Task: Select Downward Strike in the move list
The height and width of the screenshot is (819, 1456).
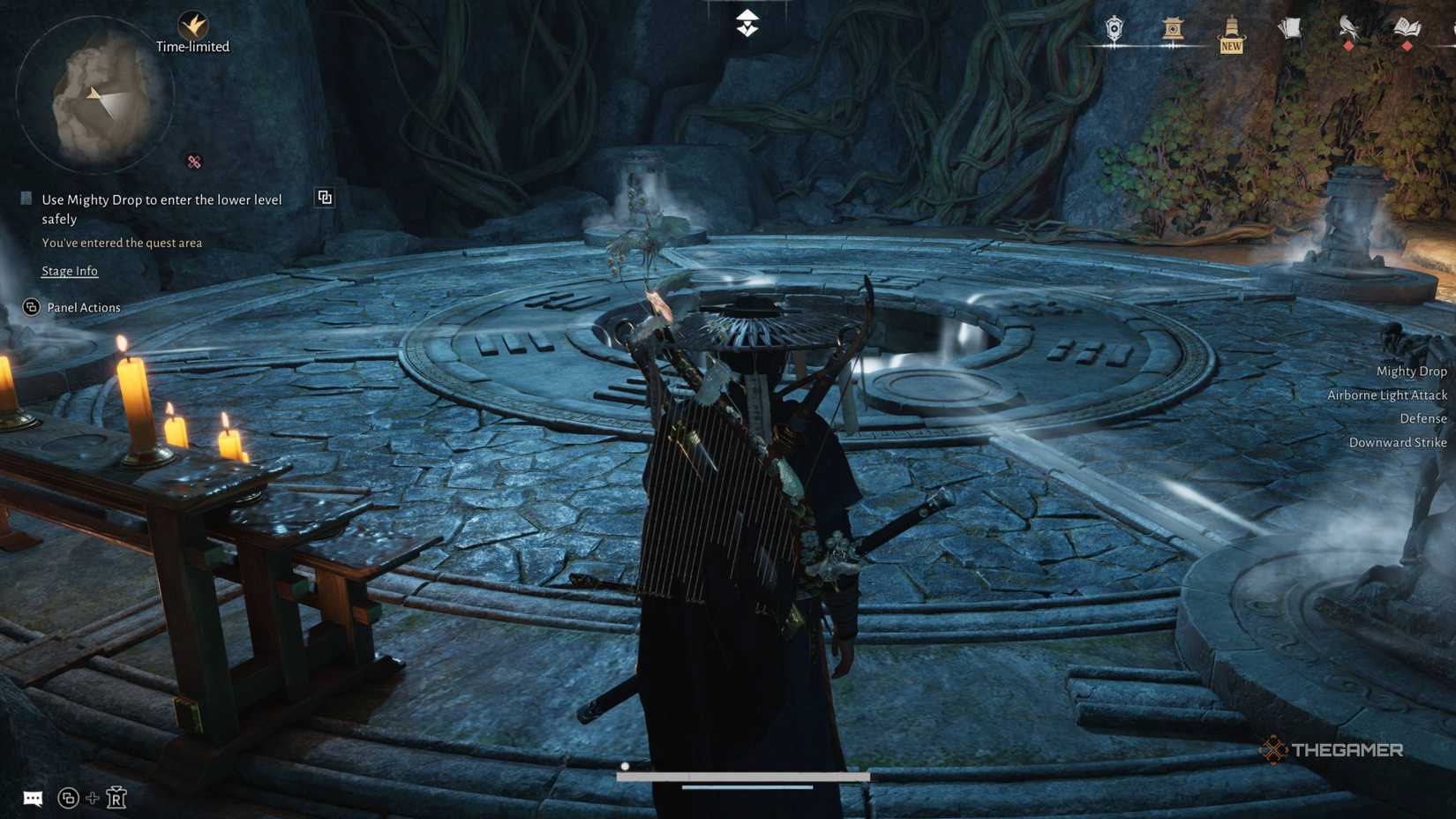Action: coord(1398,442)
